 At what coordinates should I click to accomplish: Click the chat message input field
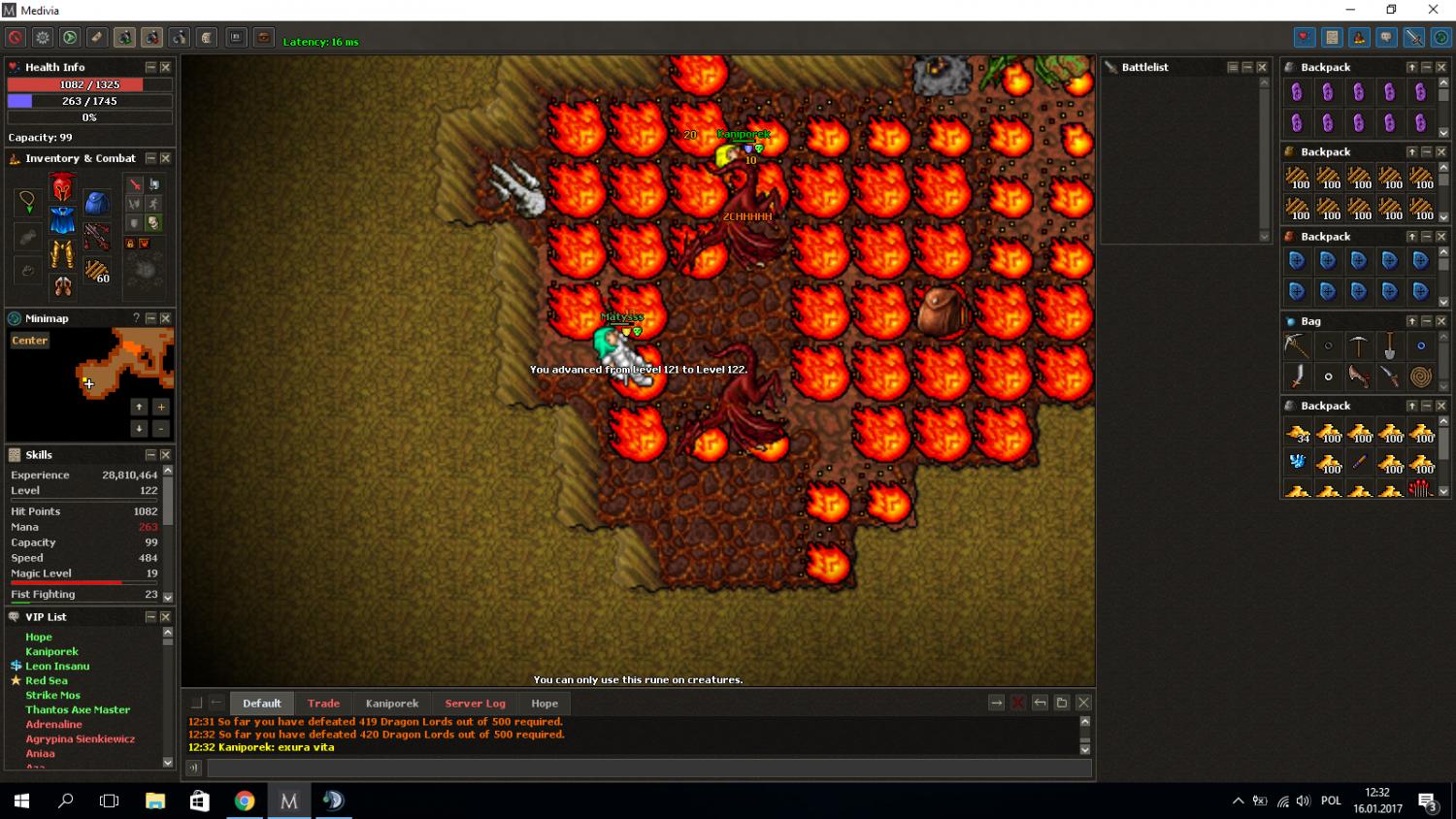click(x=648, y=768)
